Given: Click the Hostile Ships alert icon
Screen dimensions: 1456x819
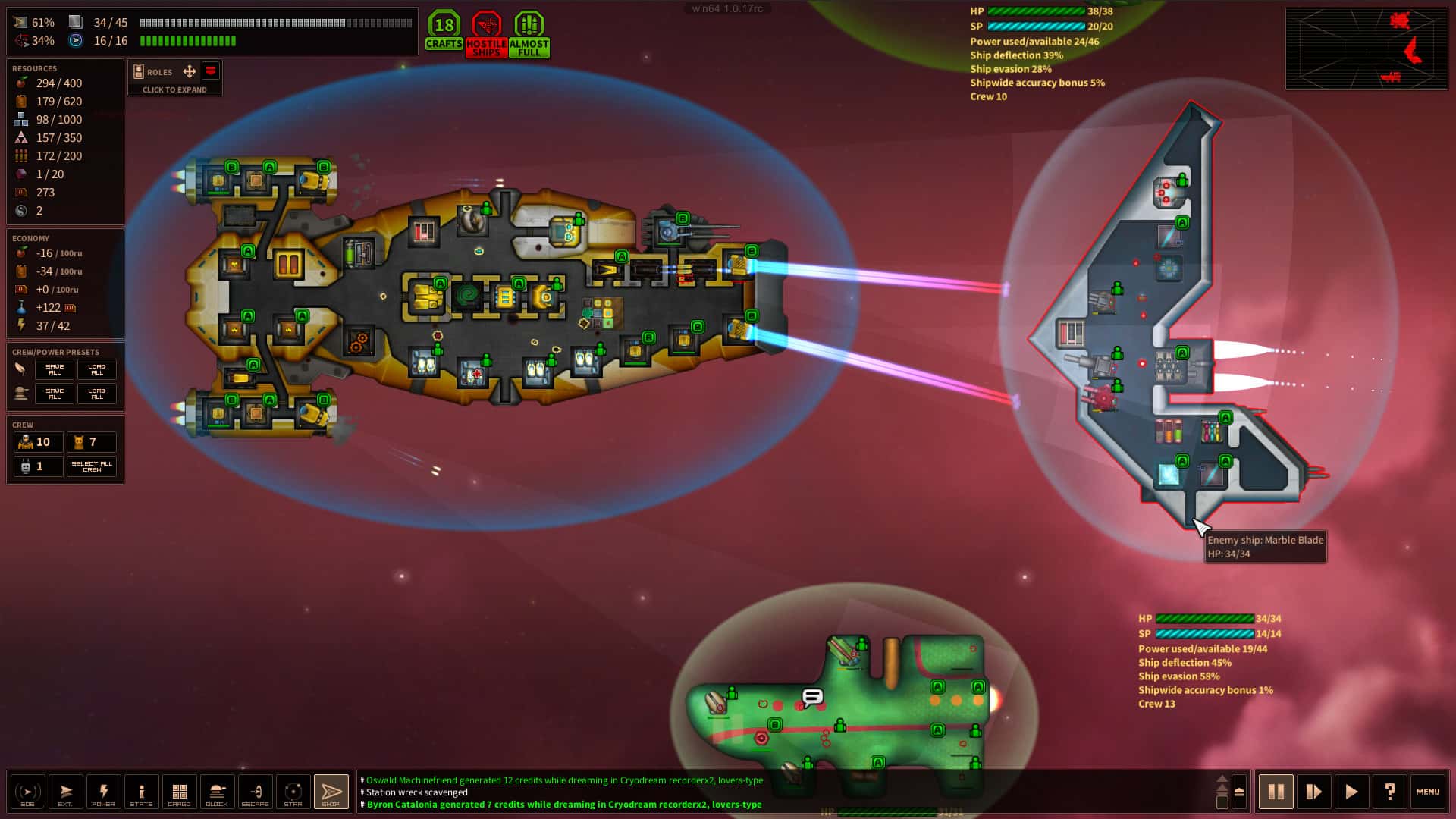Looking at the screenshot, I should pos(486,34).
